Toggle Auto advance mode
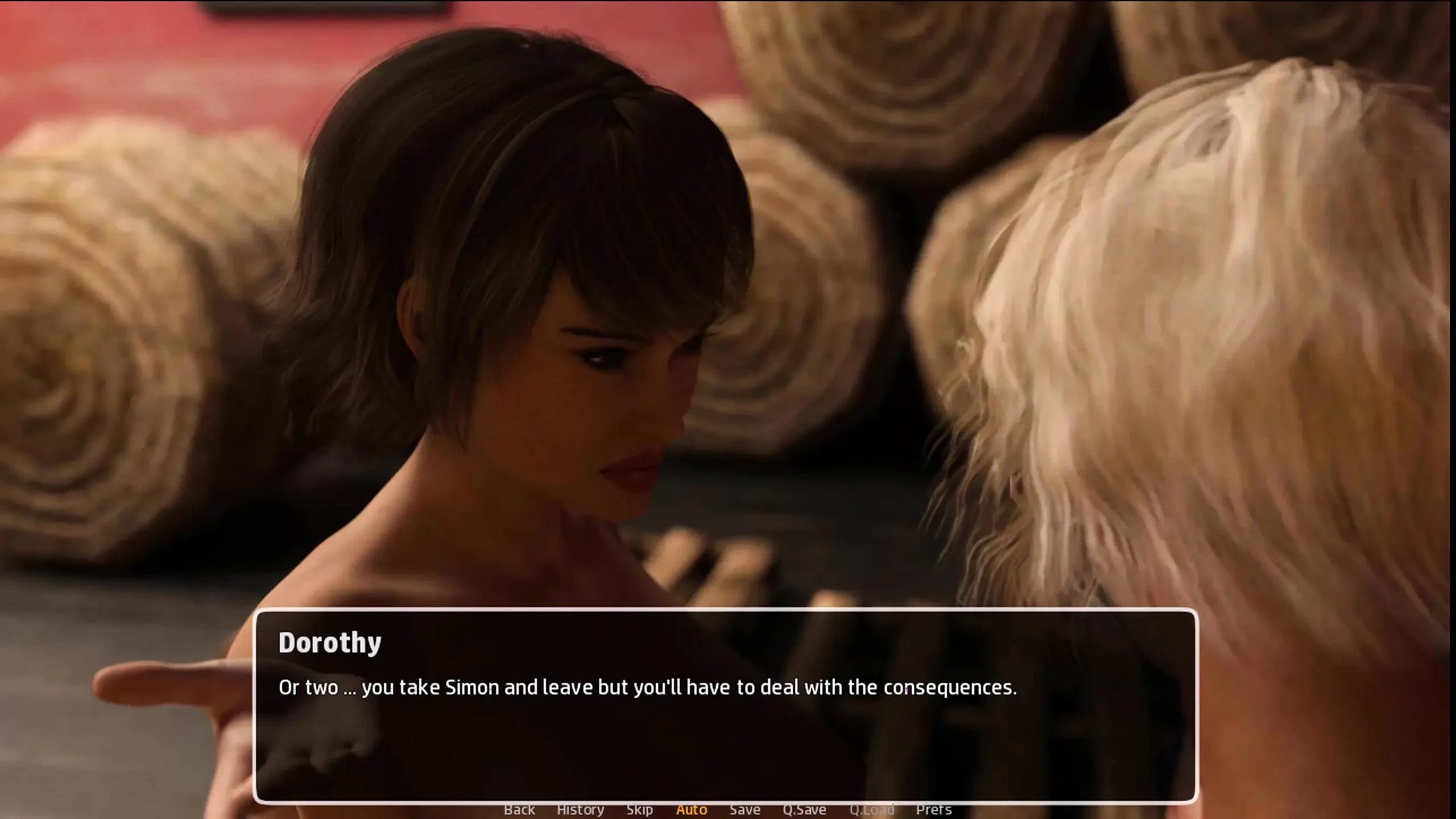The image size is (1456, 819). point(692,809)
